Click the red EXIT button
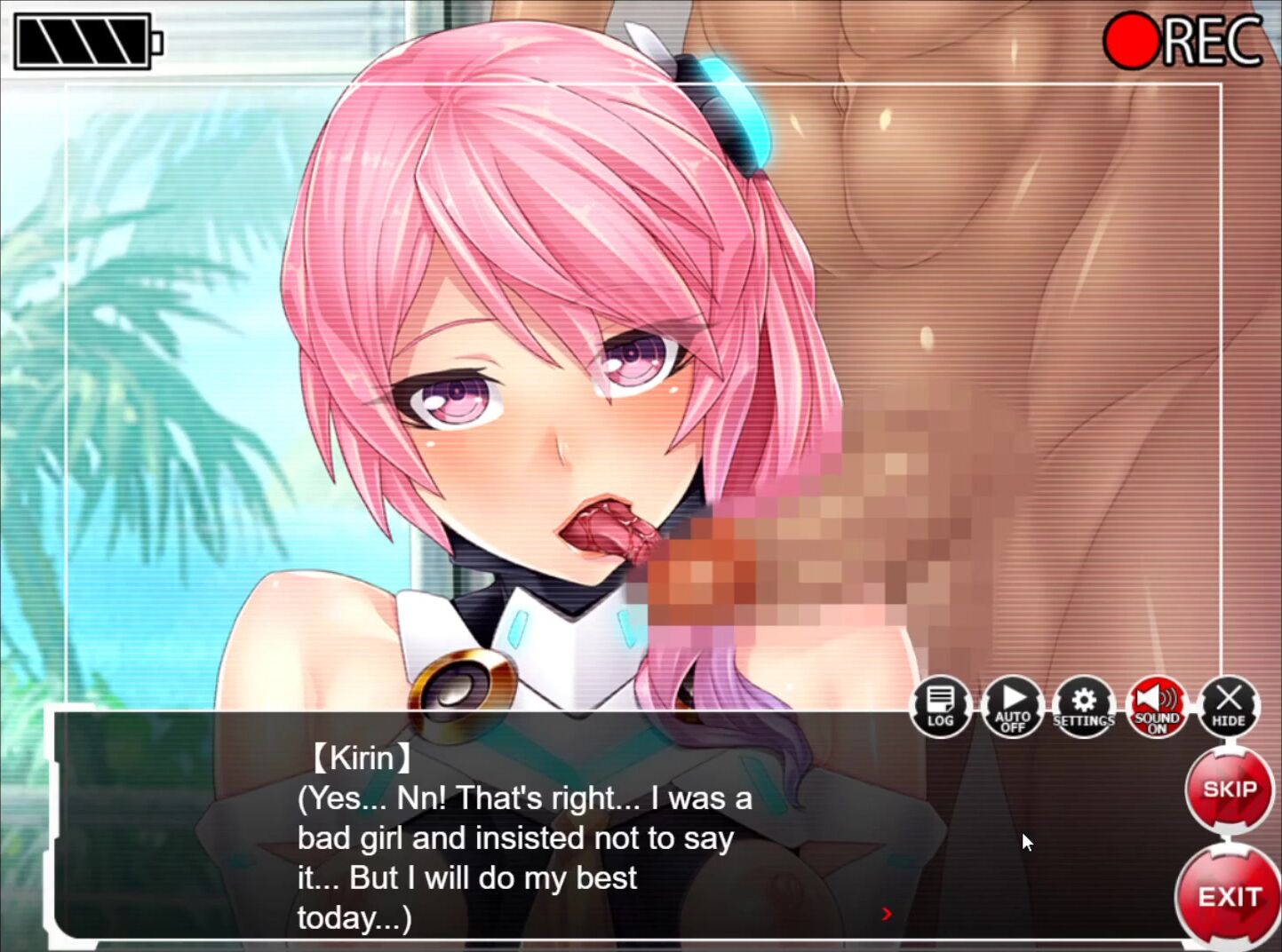This screenshot has height=952, width=1282. (1229, 897)
